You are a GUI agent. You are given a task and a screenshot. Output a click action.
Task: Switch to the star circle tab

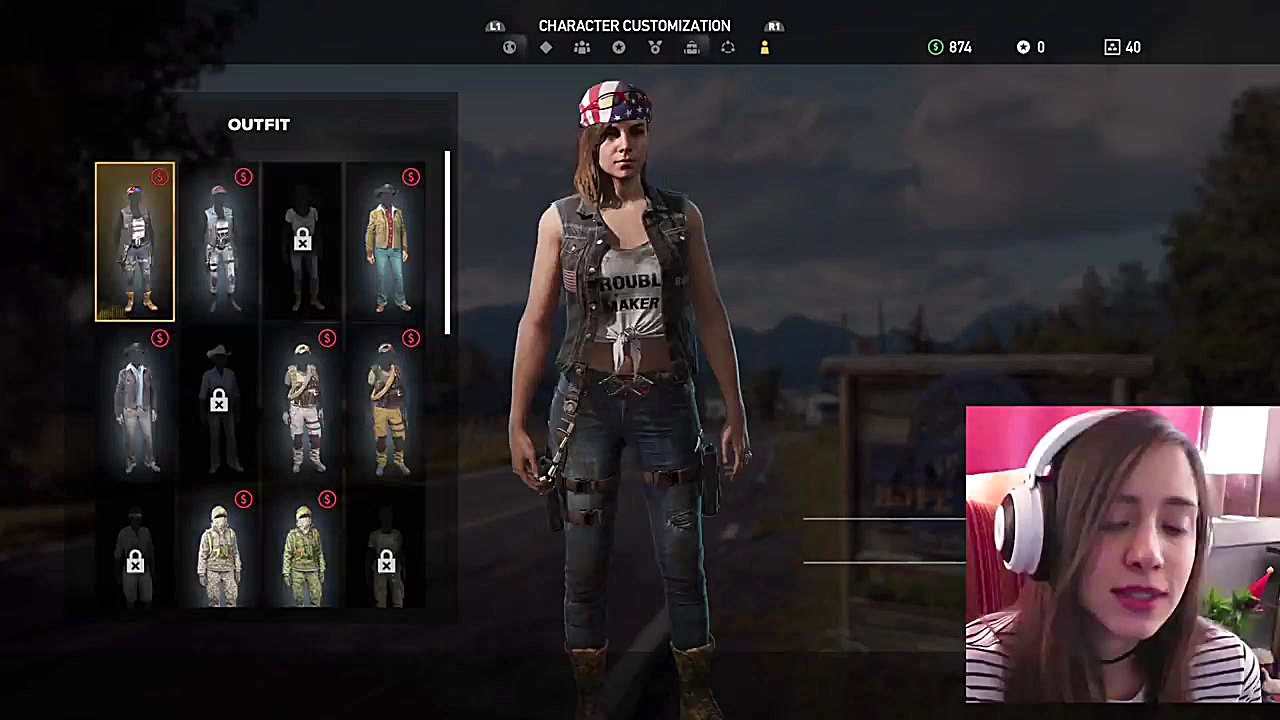click(x=619, y=47)
